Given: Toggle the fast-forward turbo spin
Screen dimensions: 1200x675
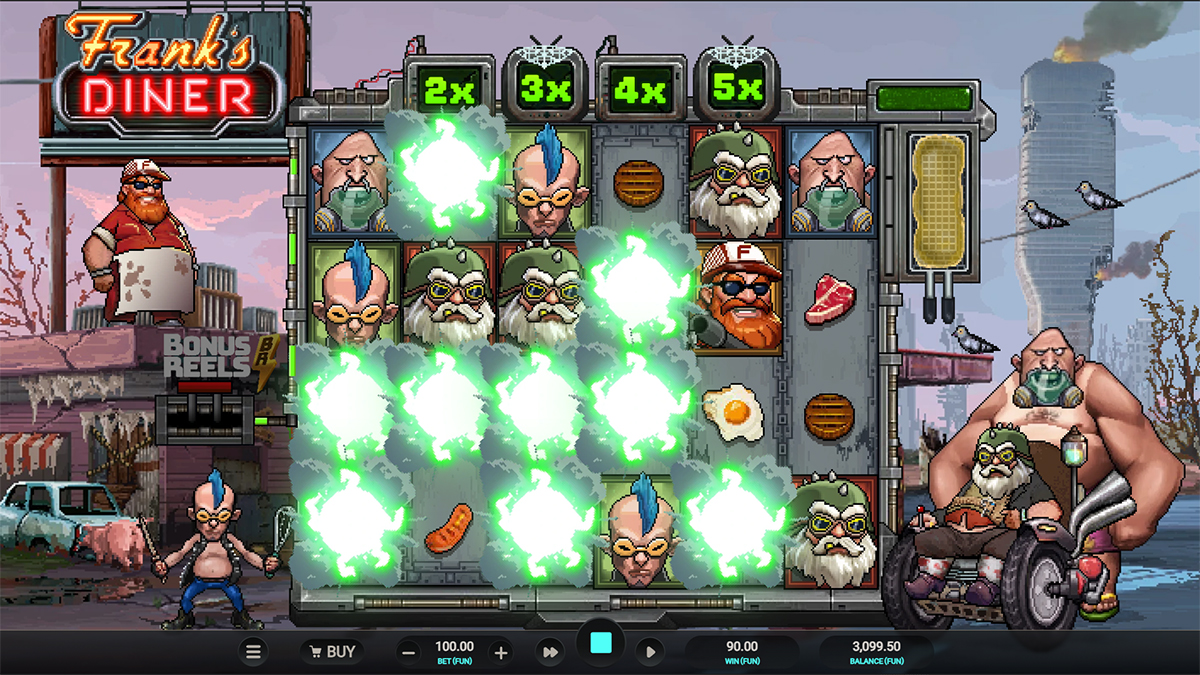Looking at the screenshot, I should tap(550, 652).
